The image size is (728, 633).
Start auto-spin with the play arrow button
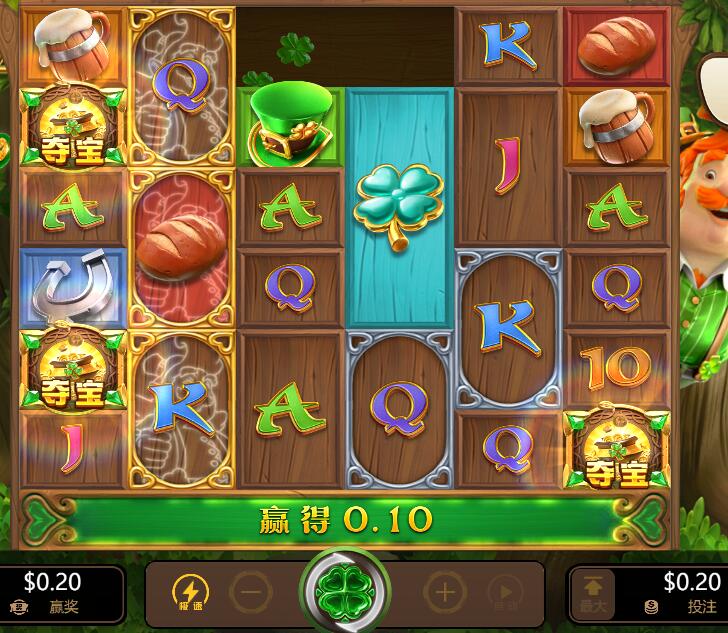(505, 592)
